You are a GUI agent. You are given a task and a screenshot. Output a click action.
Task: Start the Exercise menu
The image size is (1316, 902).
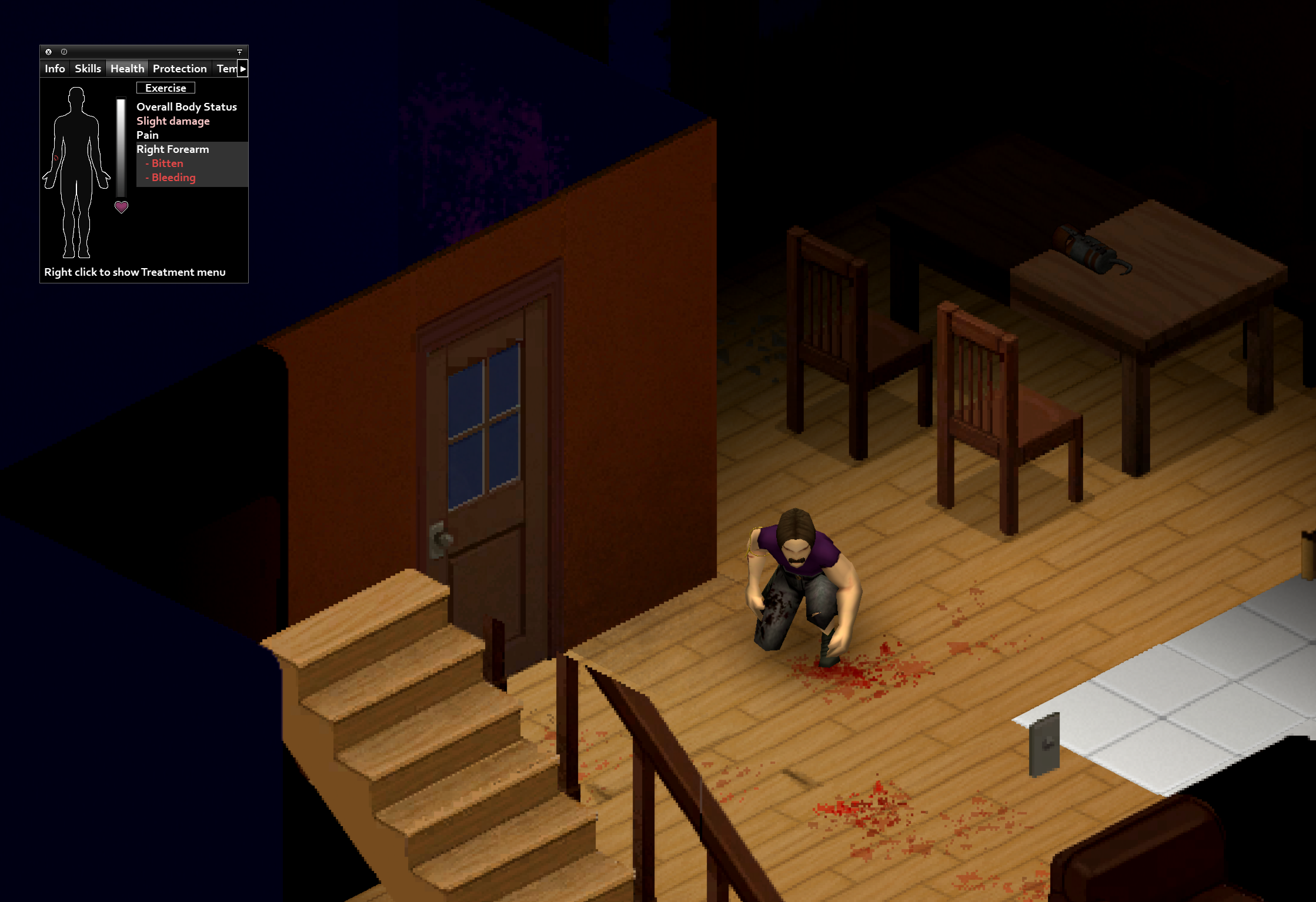165,88
